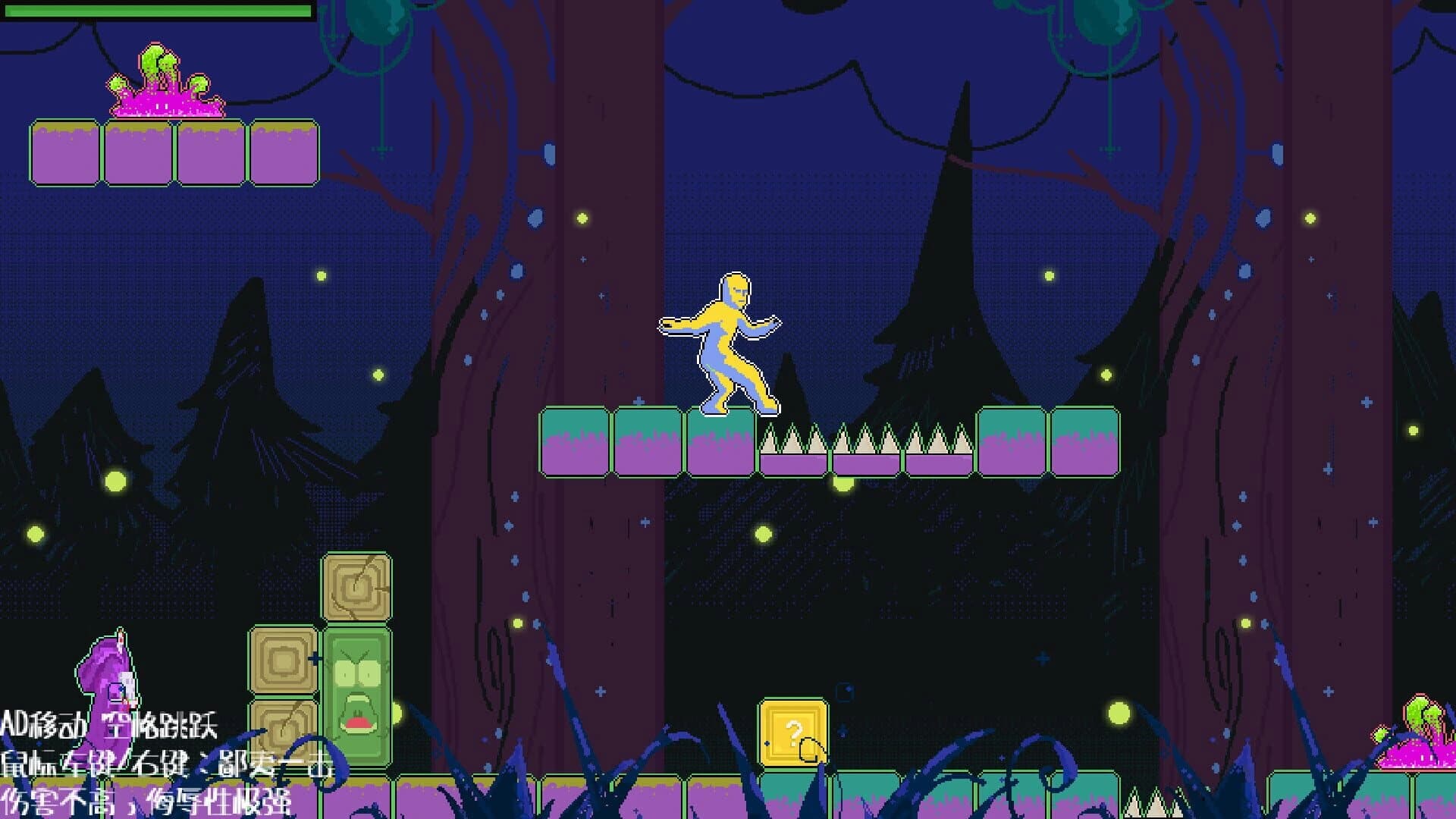Click the yellow question mark block
Screen dimensions: 1456x819
tap(793, 733)
